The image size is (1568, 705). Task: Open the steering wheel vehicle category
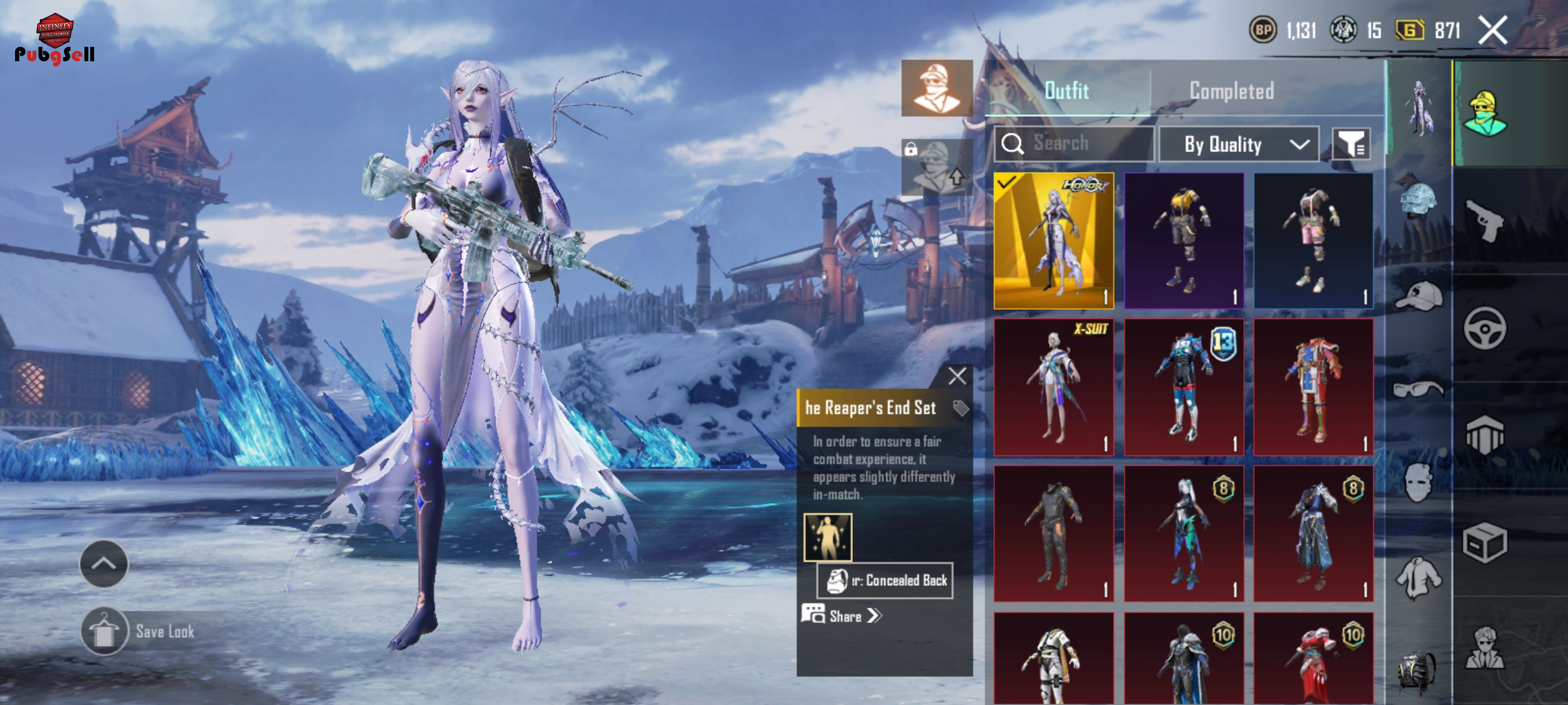[x=1485, y=328]
